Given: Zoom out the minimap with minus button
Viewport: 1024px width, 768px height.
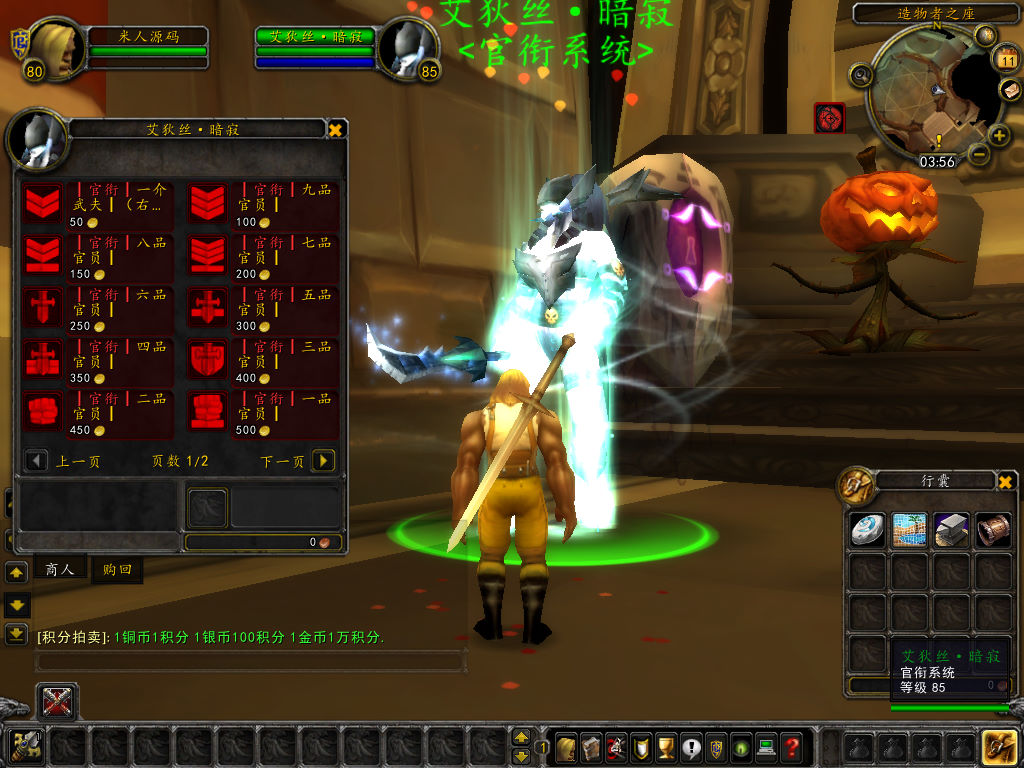Looking at the screenshot, I should pos(978,154).
